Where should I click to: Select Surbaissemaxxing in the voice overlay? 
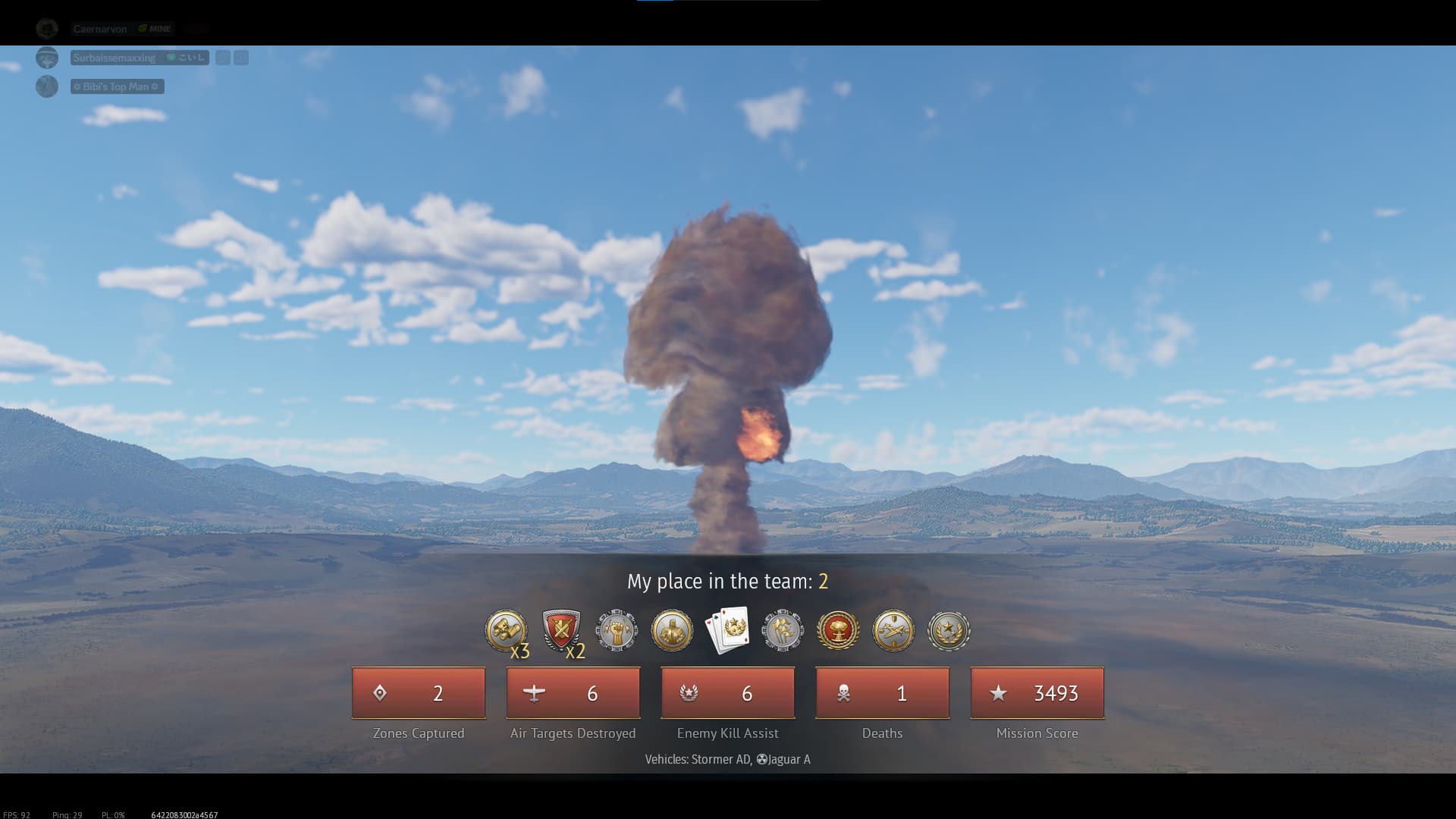coord(115,58)
